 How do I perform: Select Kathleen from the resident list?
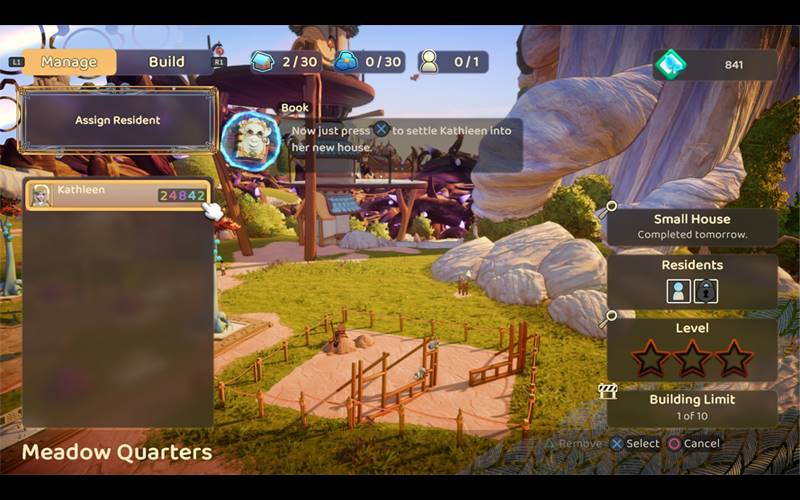[118, 195]
